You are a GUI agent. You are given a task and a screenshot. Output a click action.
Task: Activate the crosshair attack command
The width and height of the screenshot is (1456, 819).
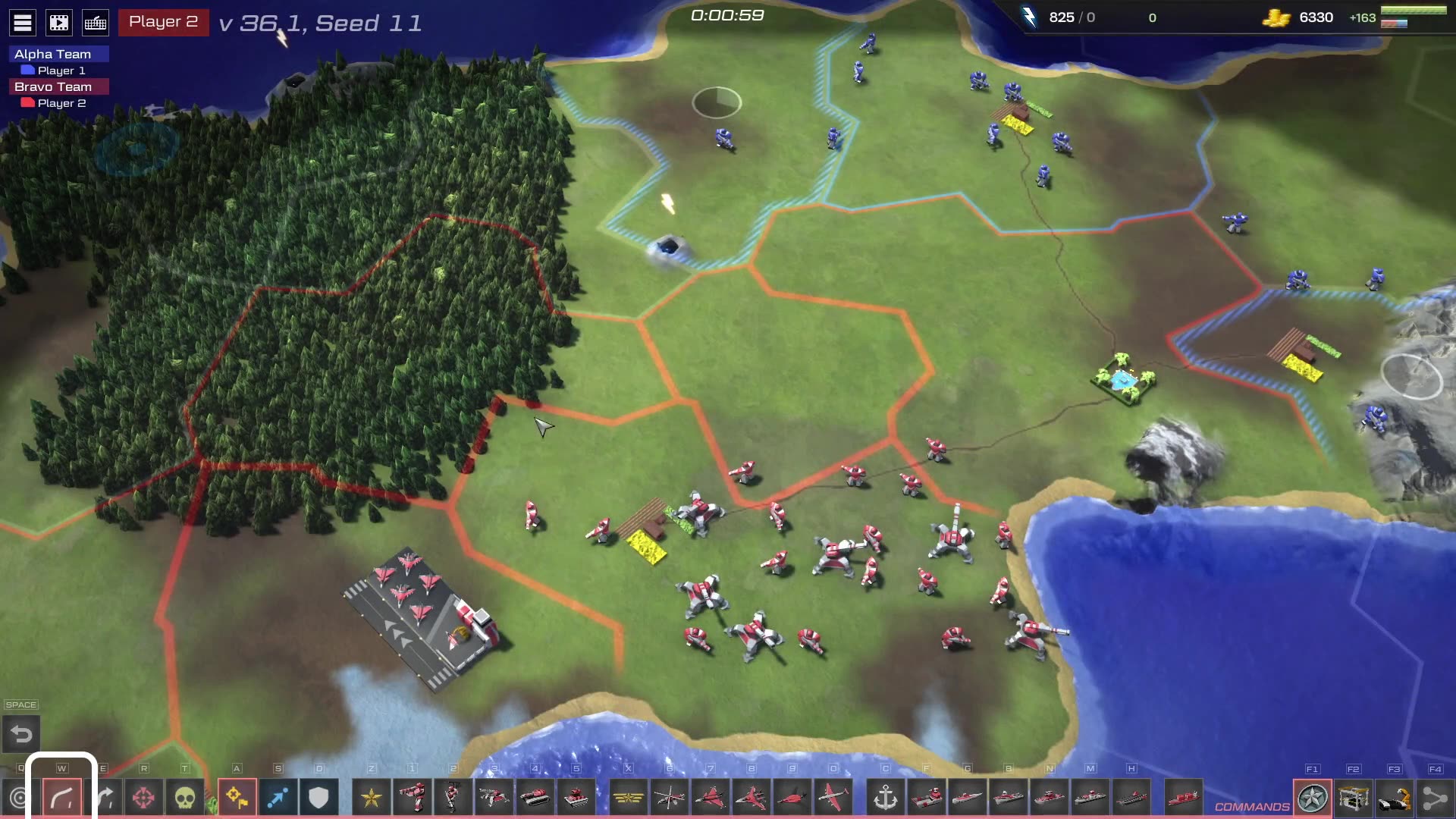(x=143, y=798)
